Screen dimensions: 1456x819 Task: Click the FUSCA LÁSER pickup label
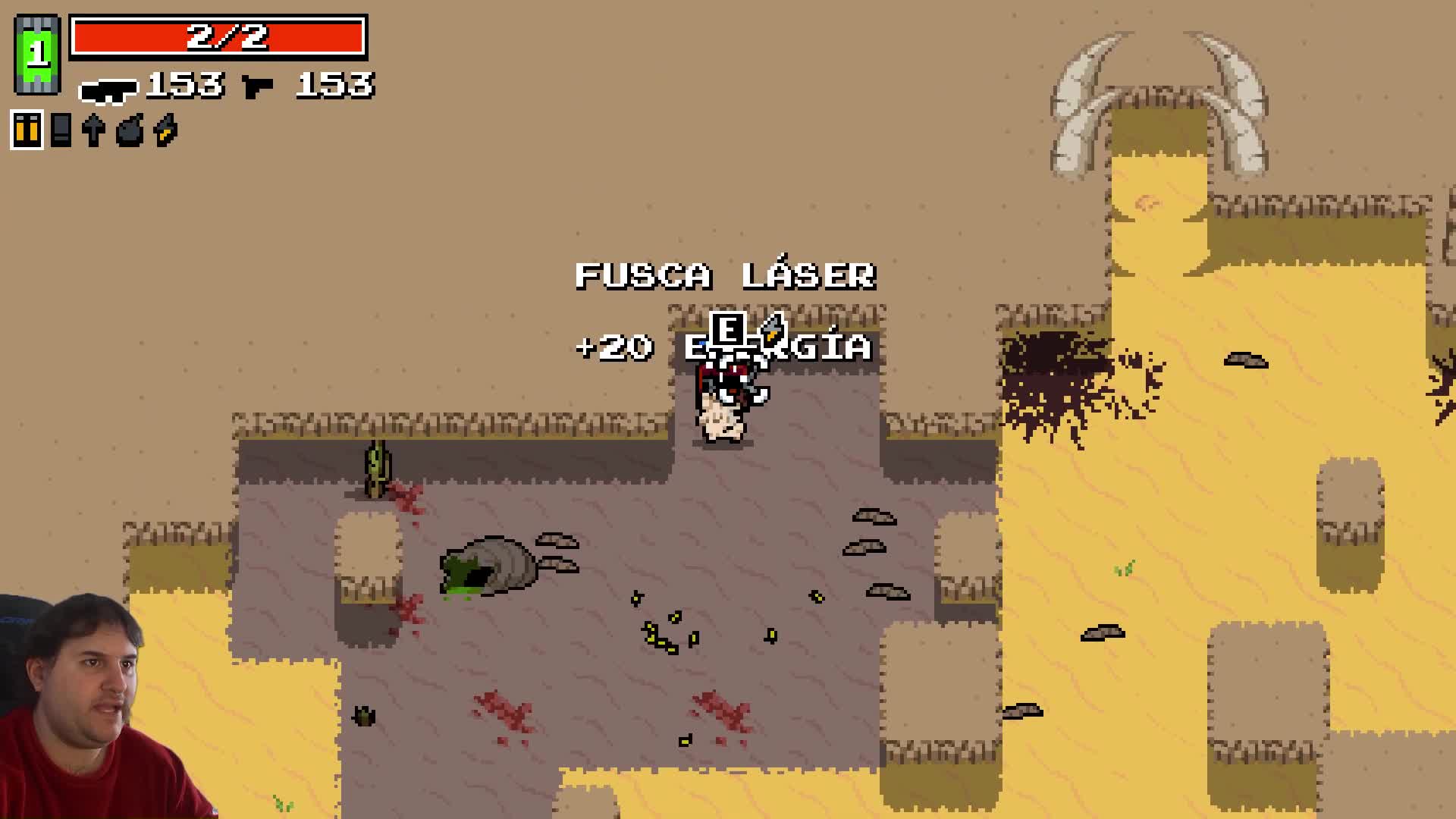(x=726, y=276)
